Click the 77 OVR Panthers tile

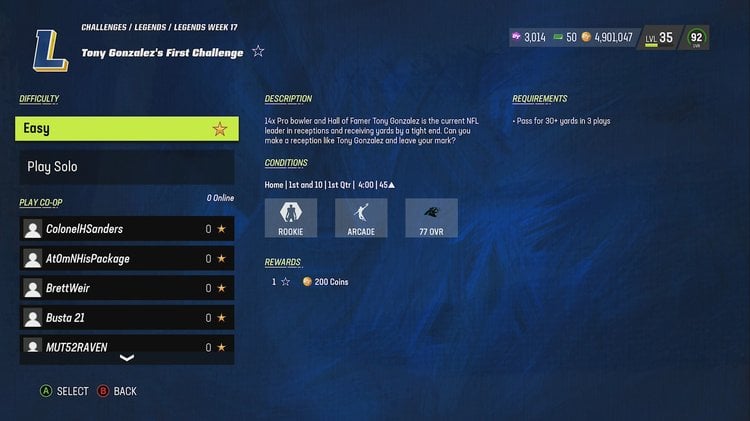[431, 218]
